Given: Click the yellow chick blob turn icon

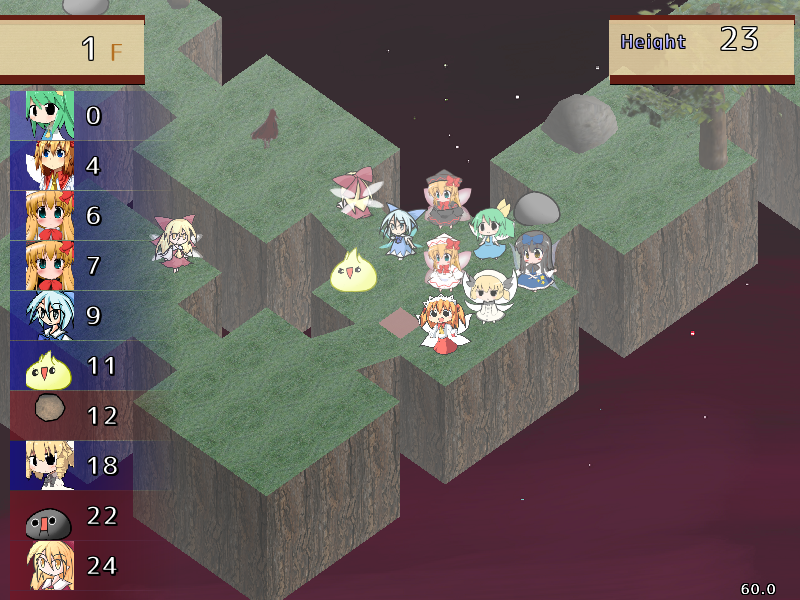Looking at the screenshot, I should [42, 367].
